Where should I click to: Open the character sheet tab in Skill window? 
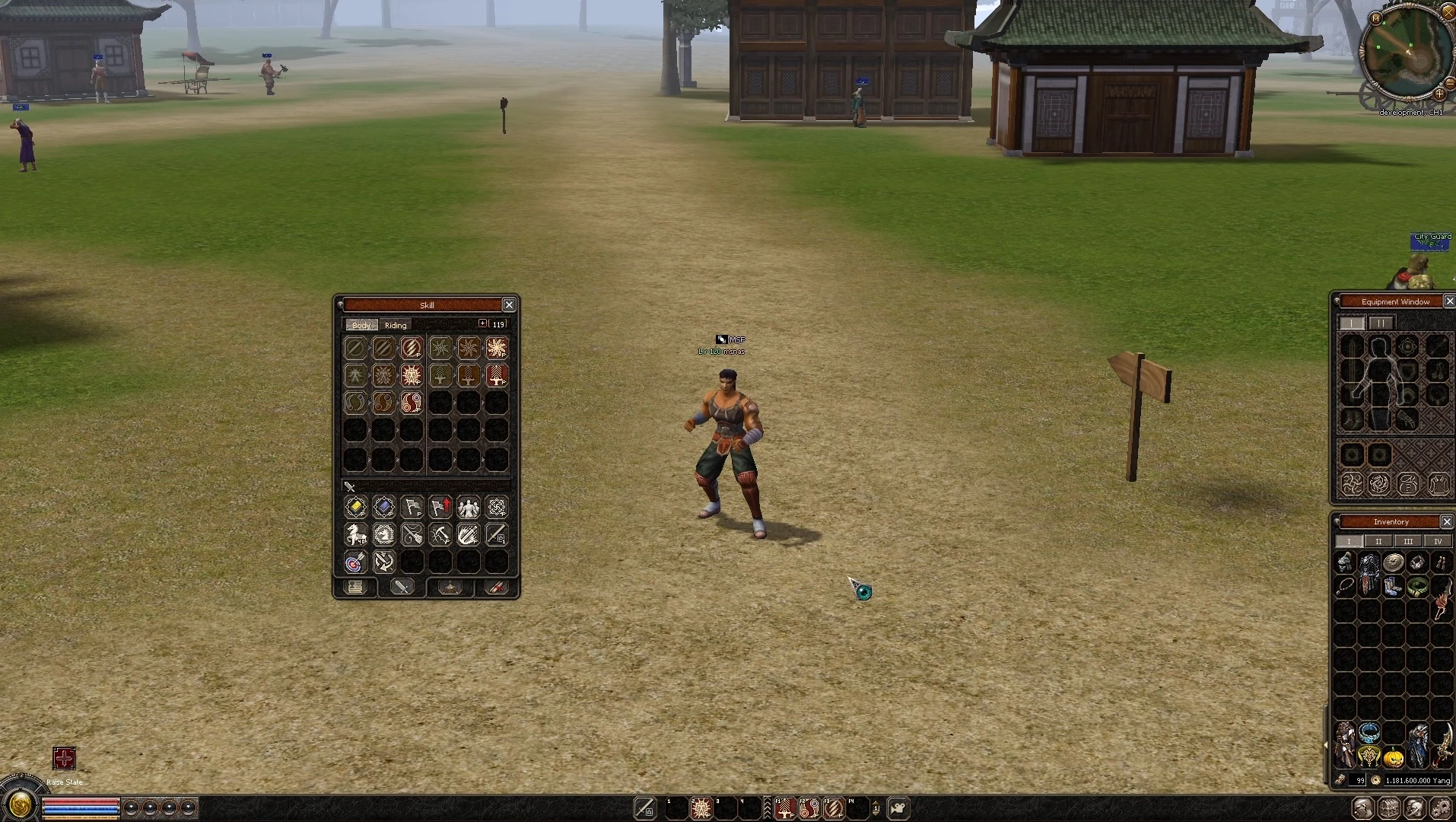pos(355,587)
